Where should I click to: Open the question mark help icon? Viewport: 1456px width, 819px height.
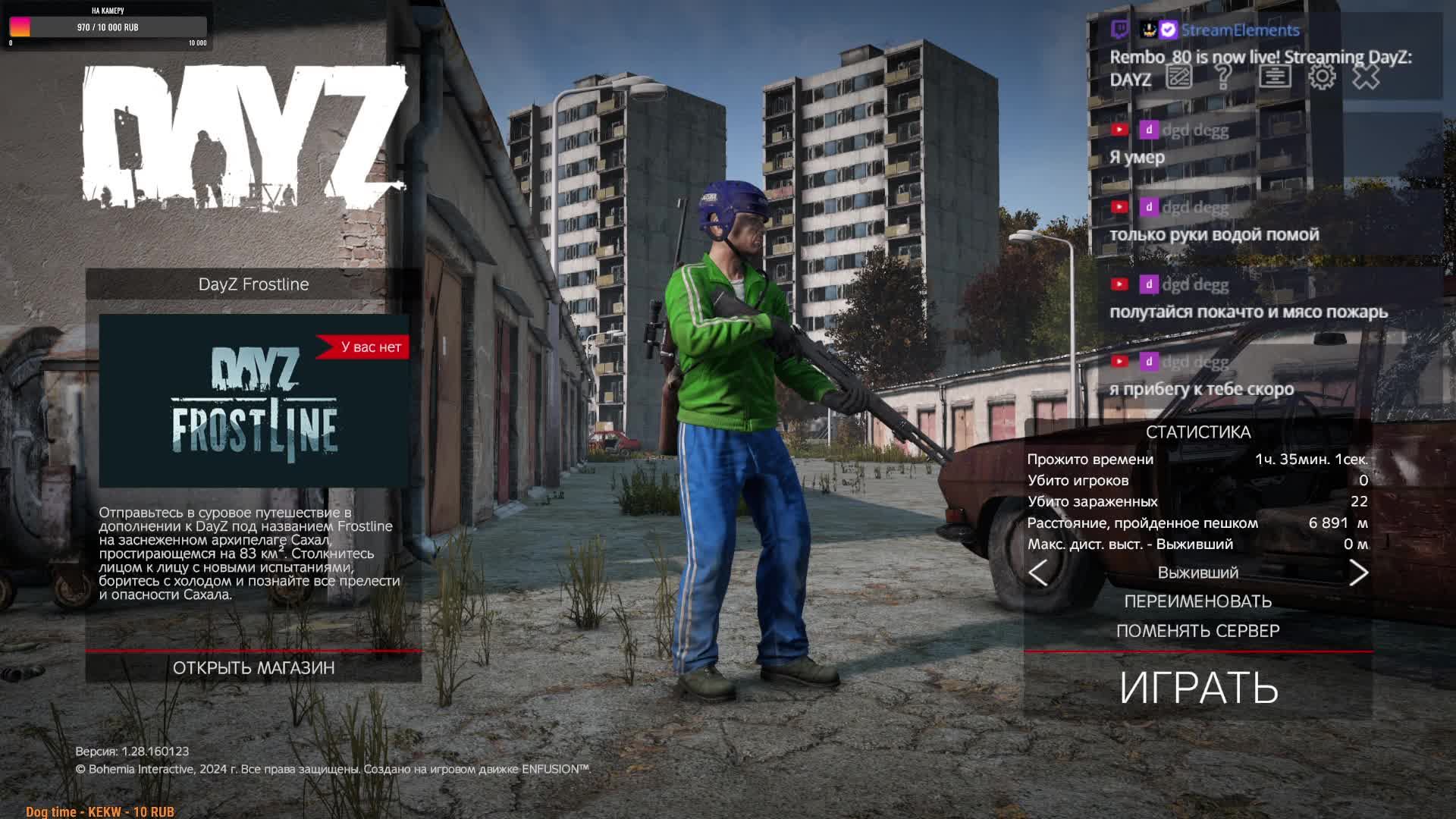click(1223, 77)
